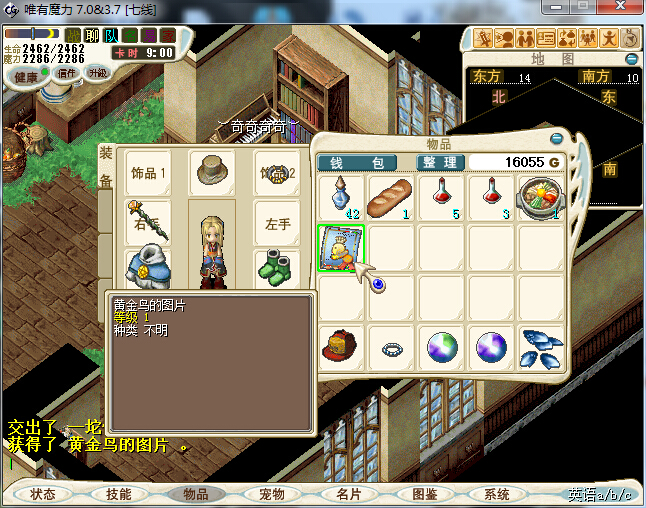
Task: Open the 系统 system menu
Action: point(497,494)
